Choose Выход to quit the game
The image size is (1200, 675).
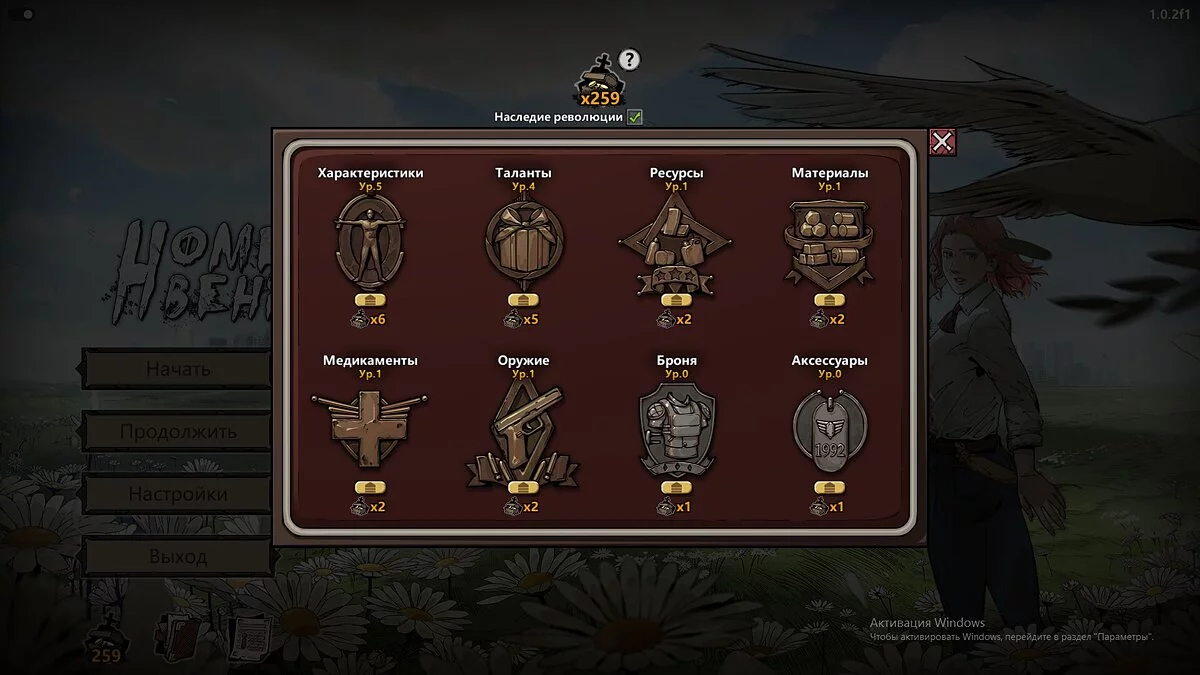(x=177, y=556)
